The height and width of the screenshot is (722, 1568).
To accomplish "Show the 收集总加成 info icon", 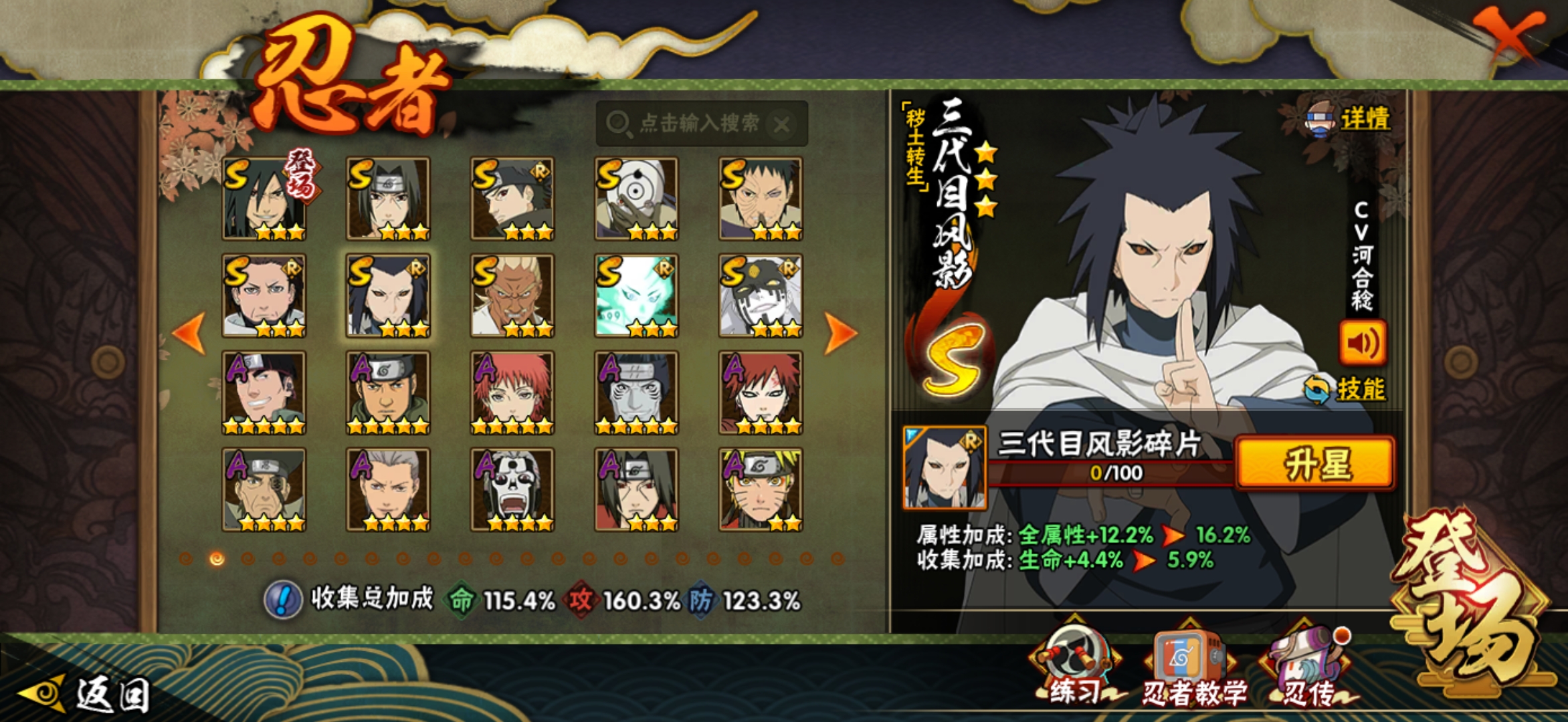I will point(283,600).
